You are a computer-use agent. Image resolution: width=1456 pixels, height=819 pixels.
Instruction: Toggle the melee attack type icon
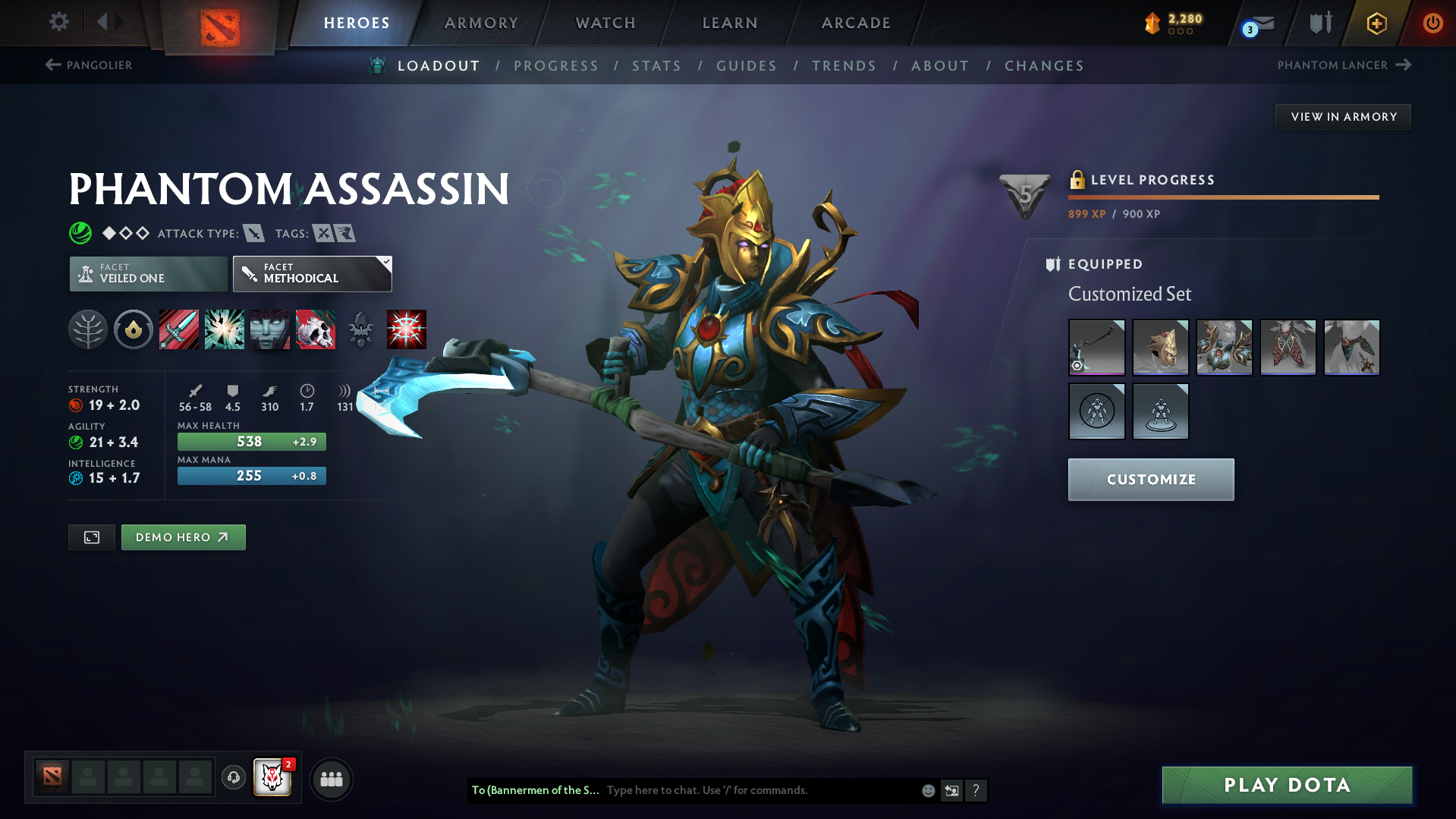[253, 234]
